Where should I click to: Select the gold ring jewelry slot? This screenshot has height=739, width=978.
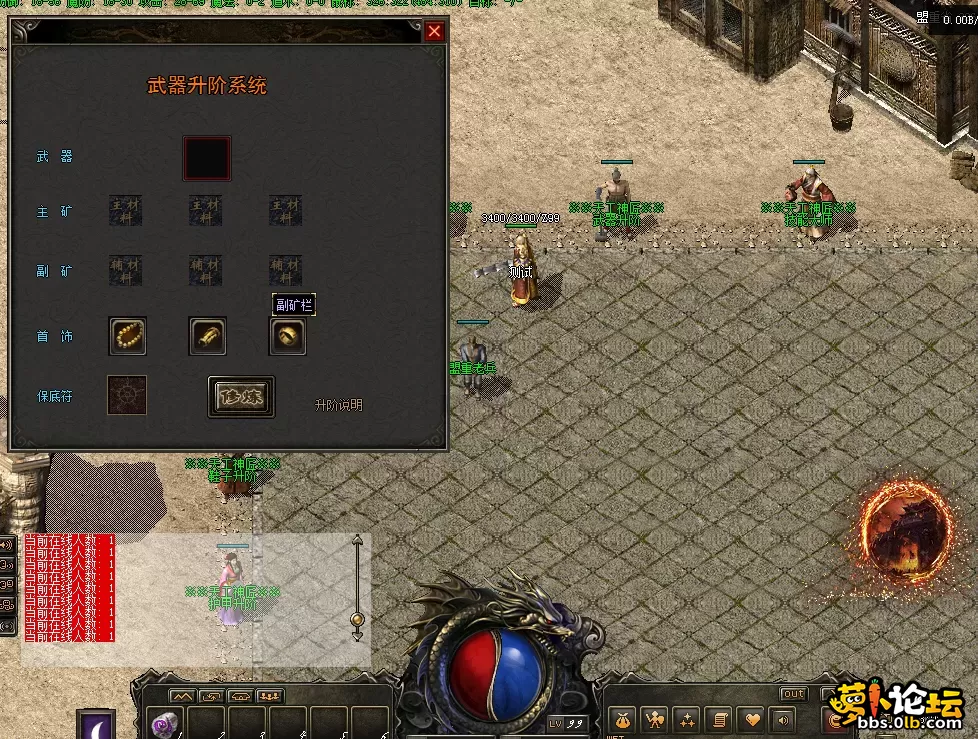[288, 337]
